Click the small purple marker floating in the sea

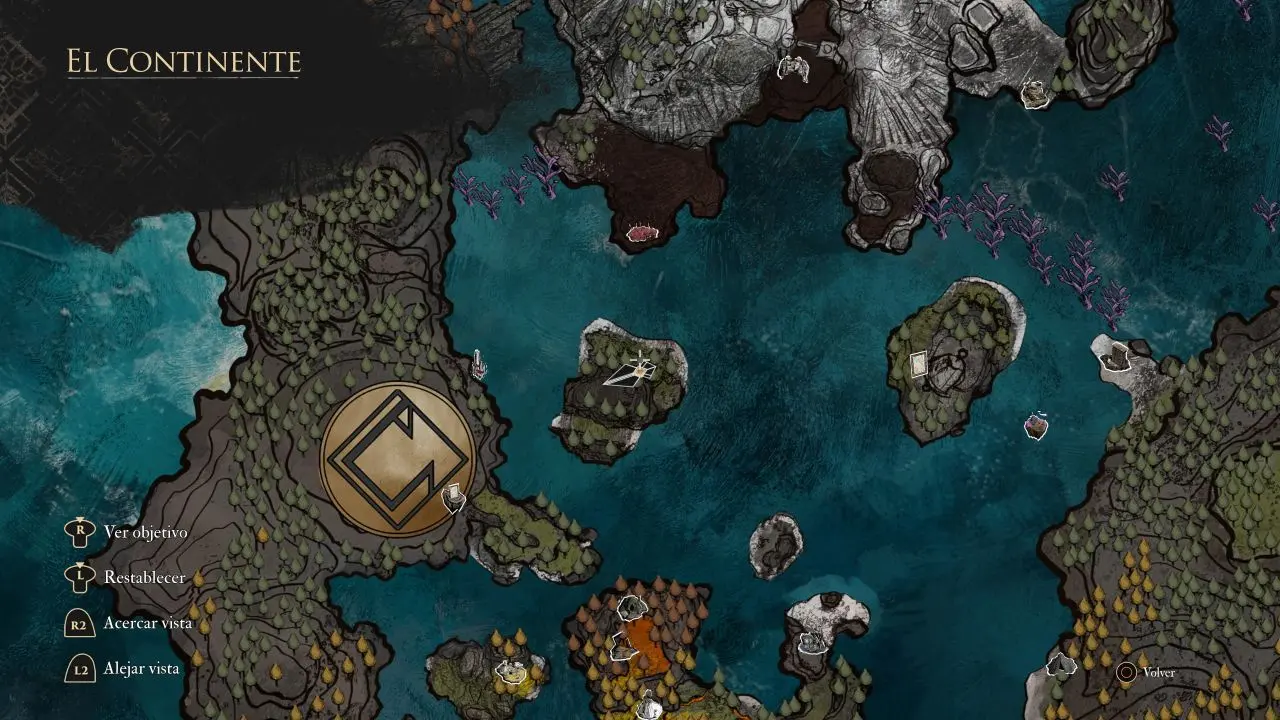pyautogui.click(x=1037, y=426)
